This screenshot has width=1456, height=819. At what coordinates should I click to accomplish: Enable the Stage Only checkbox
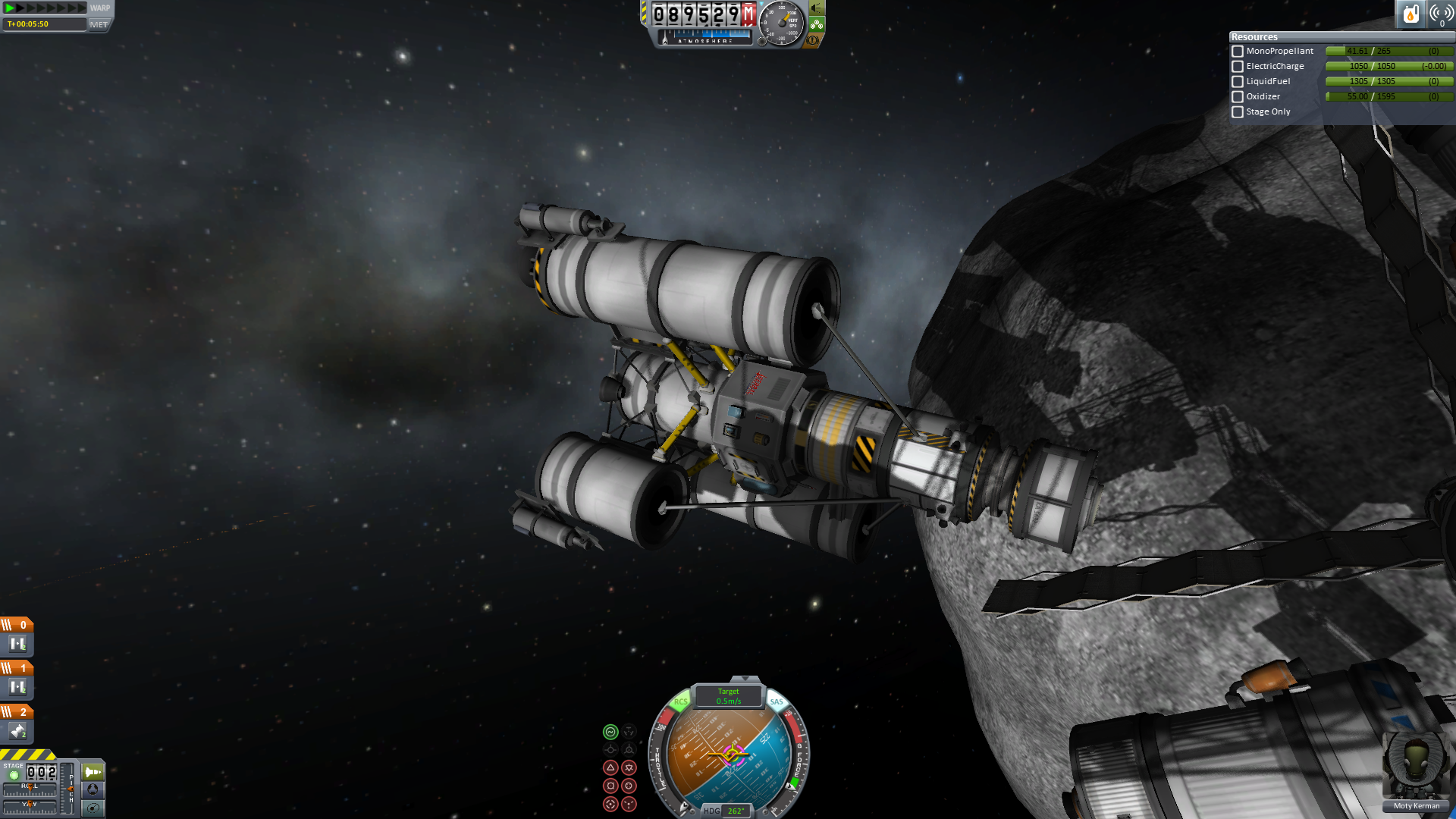tap(1238, 112)
